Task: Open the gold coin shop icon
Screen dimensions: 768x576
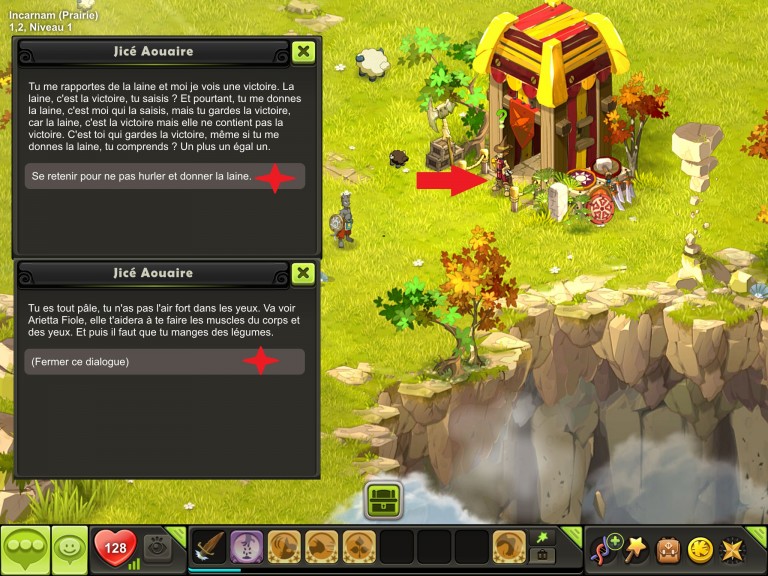Action: pyautogui.click(x=700, y=549)
